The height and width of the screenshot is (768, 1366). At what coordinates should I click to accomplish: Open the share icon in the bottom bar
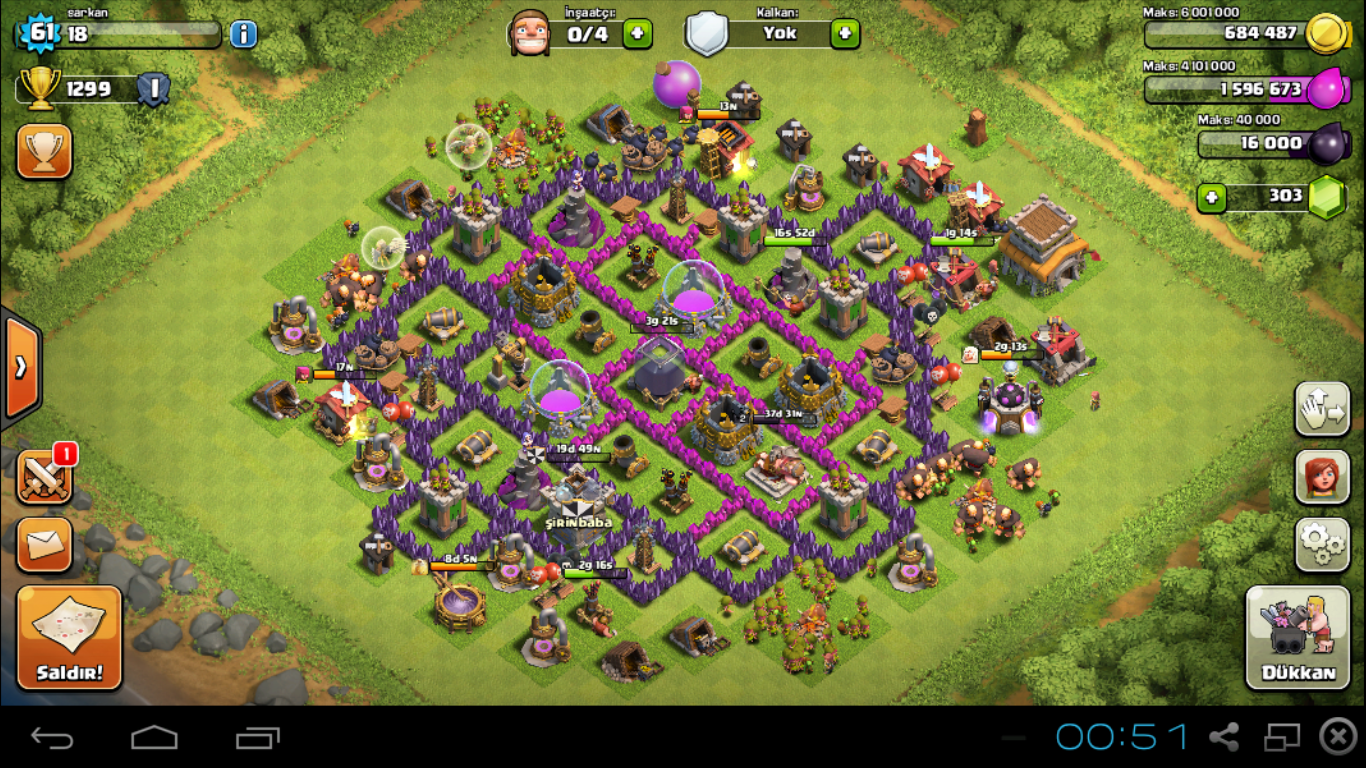point(1224,738)
